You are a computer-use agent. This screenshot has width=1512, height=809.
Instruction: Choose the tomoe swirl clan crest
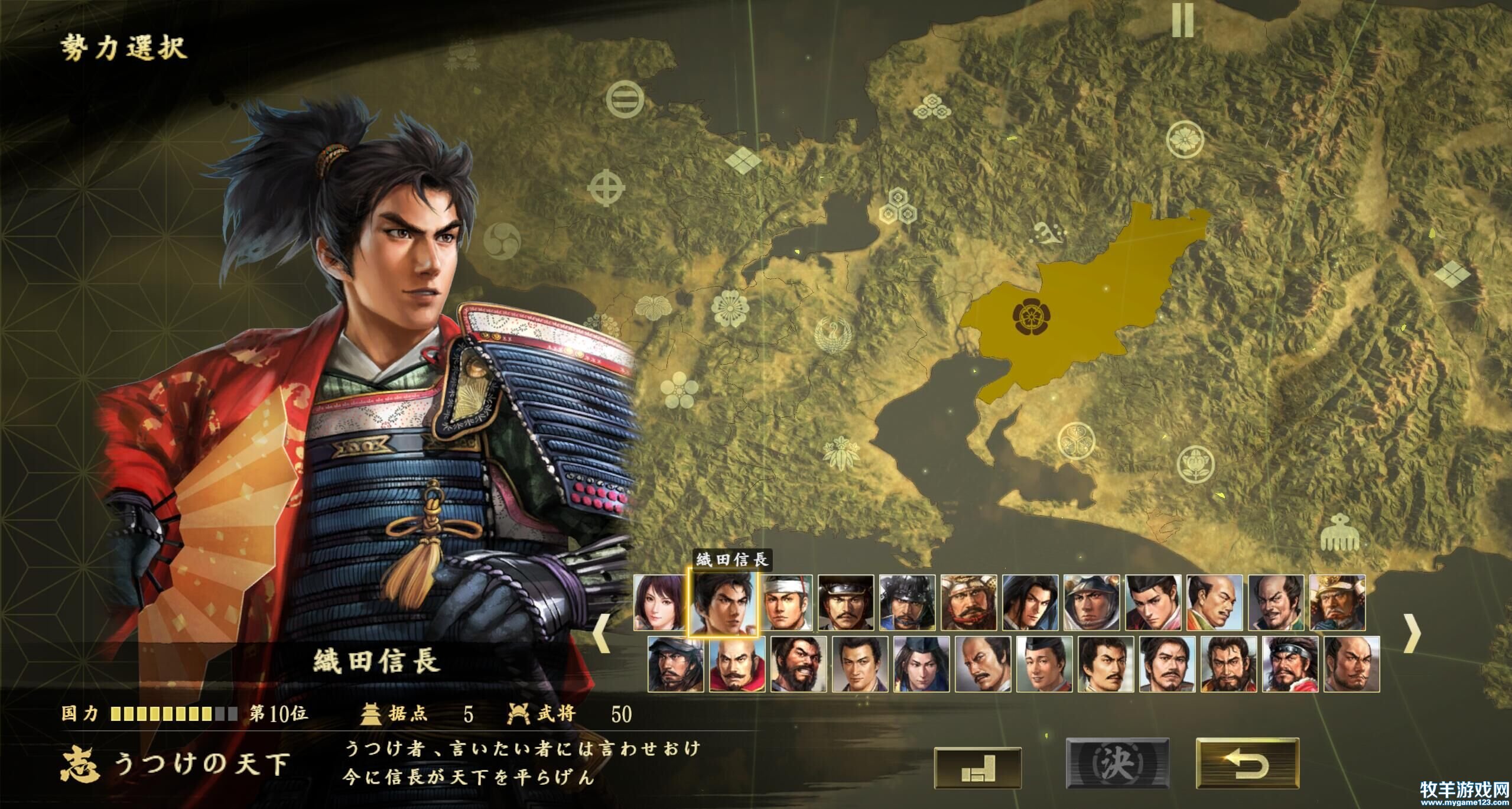(502, 240)
